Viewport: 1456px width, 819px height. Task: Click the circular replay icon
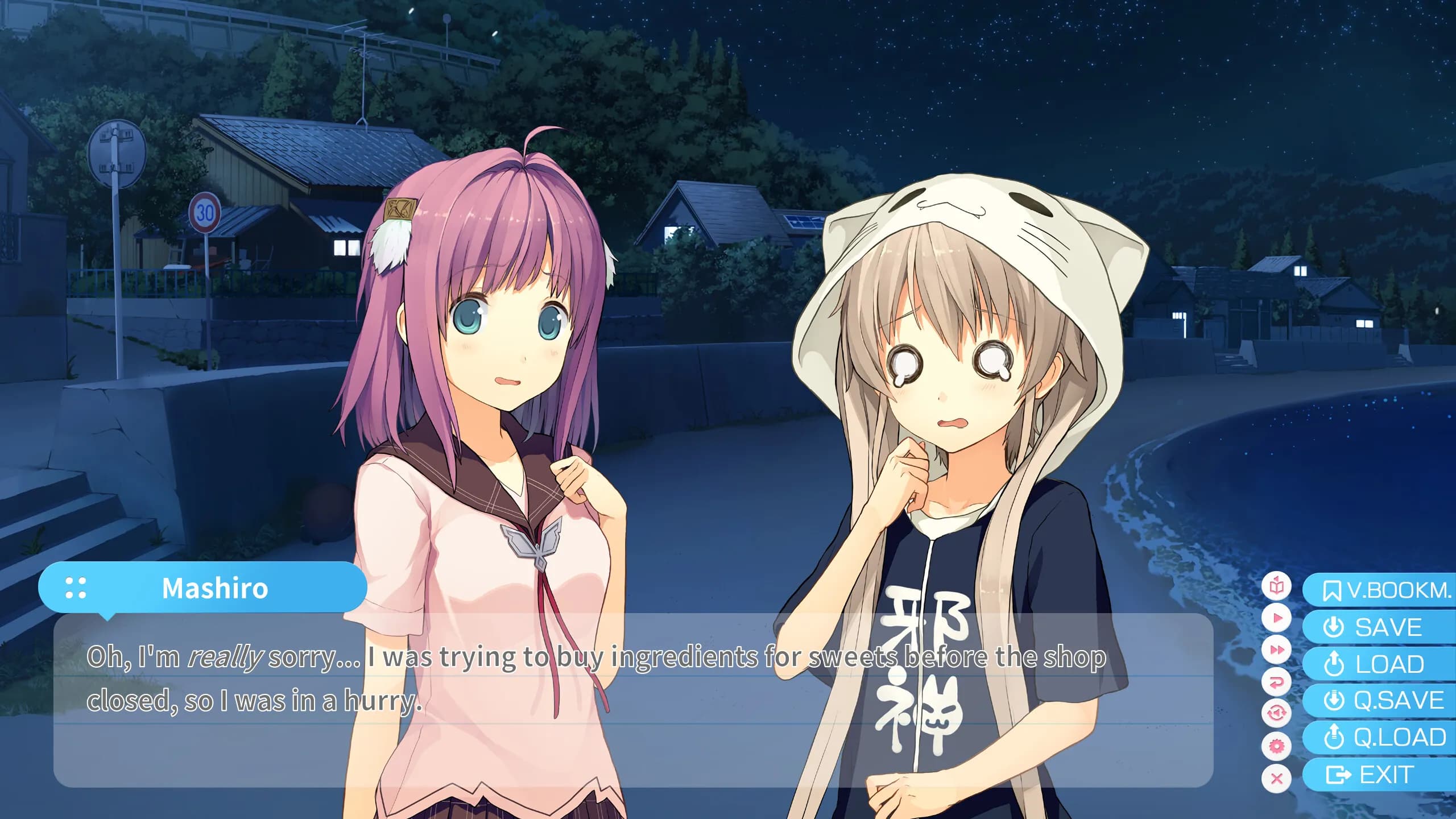click(x=1277, y=713)
